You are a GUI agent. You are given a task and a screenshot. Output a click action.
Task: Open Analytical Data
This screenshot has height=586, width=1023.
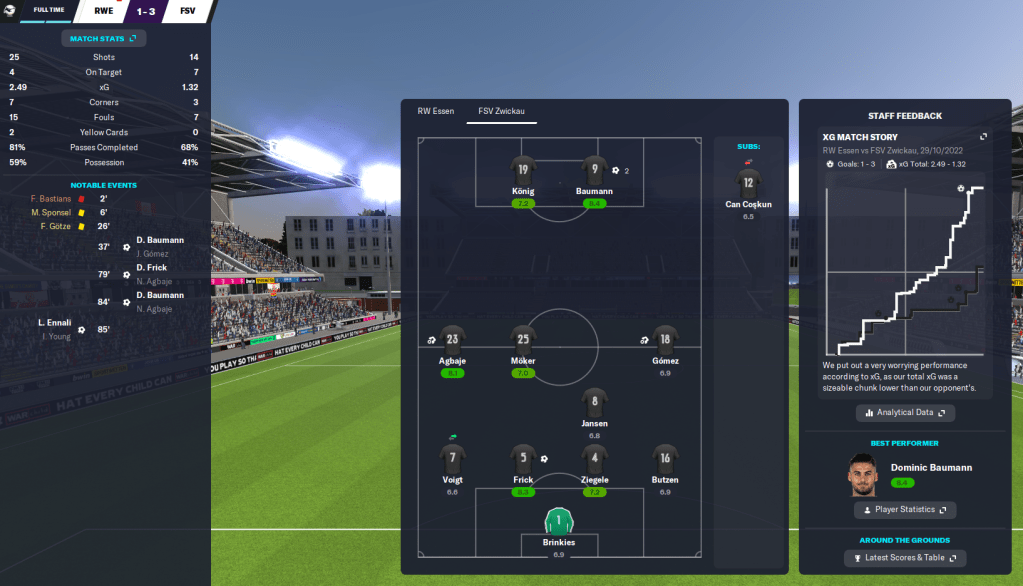pos(905,412)
